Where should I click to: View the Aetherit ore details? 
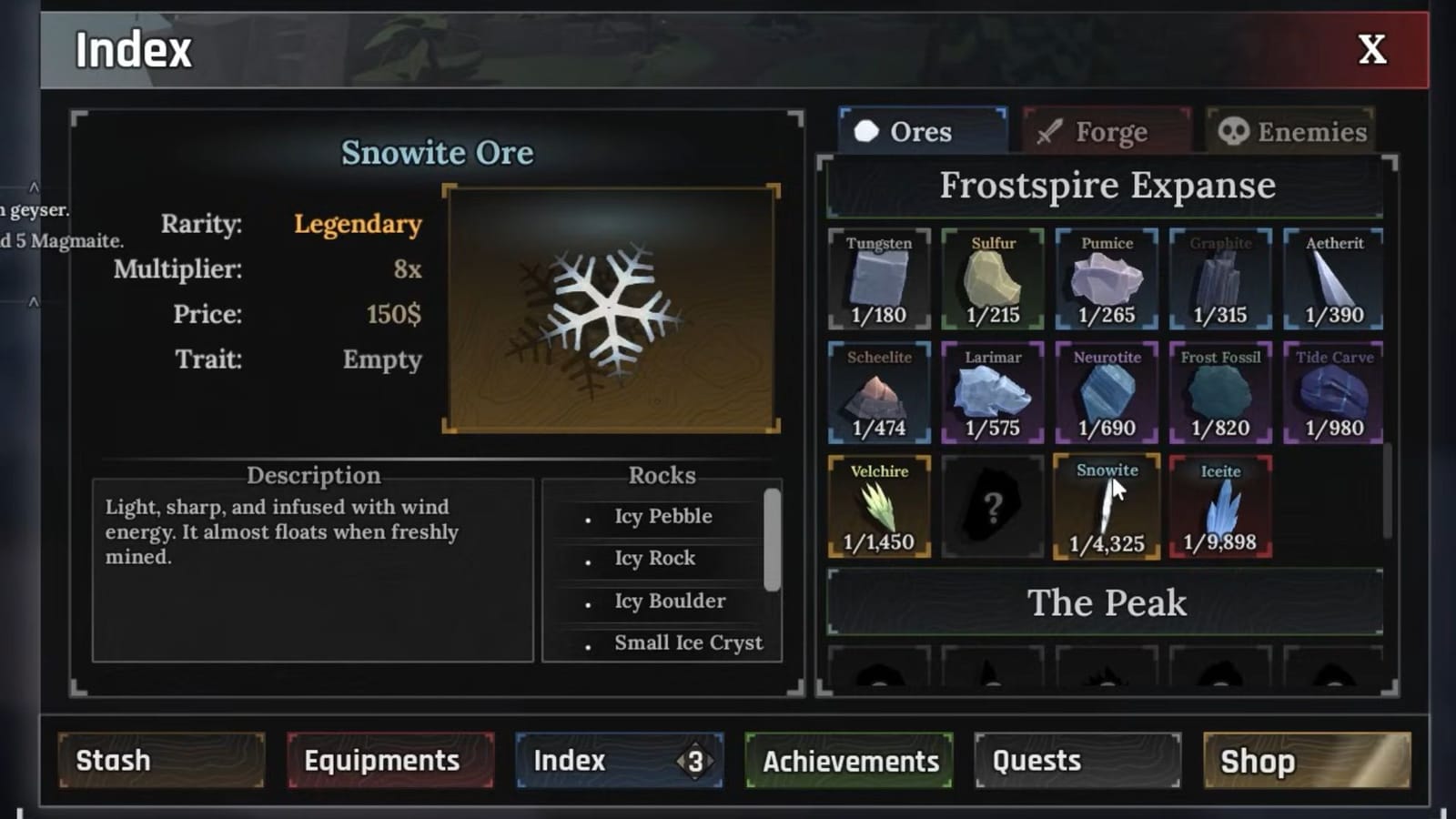coord(1334,279)
